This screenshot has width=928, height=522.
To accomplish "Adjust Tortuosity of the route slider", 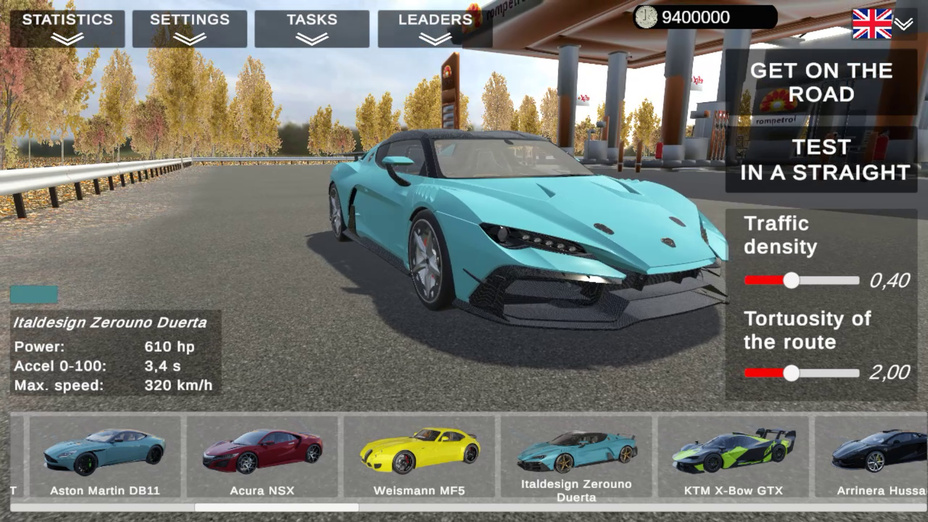I will (791, 373).
